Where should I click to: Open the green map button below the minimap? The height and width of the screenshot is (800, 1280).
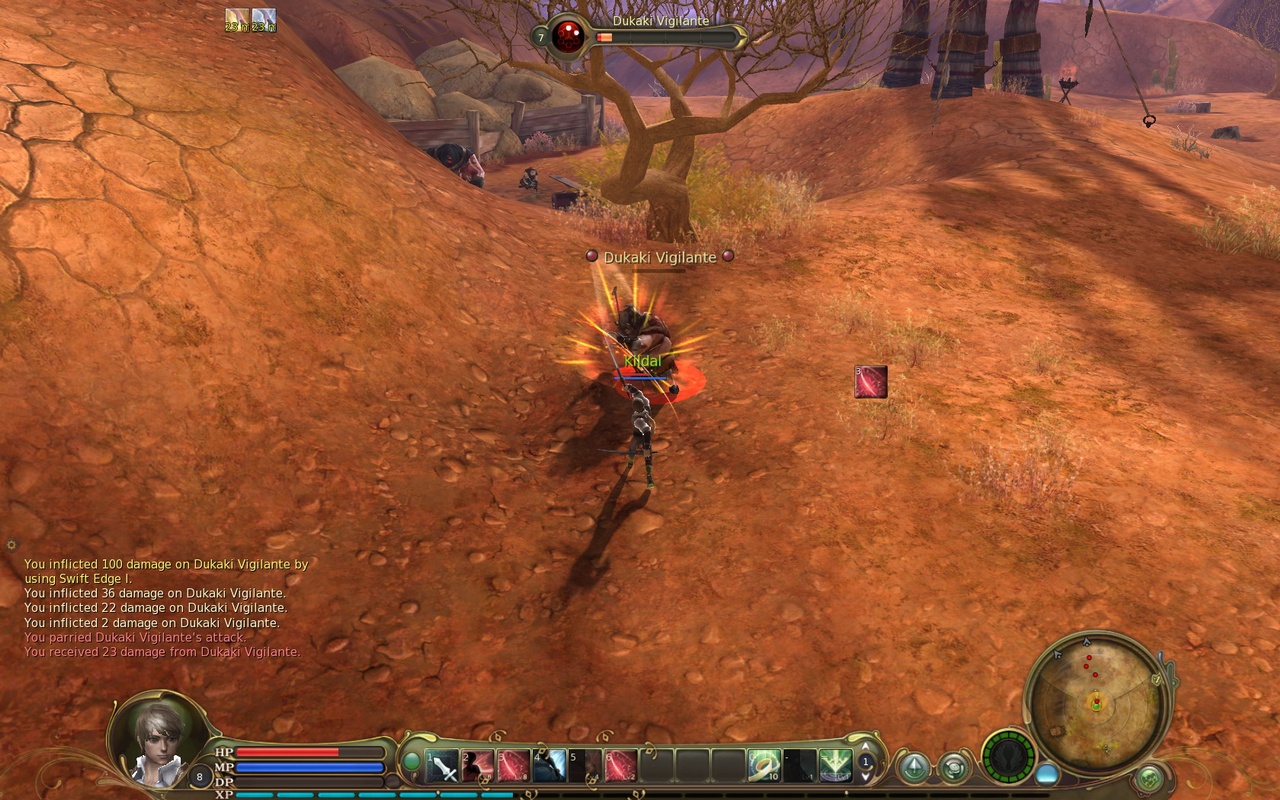[1149, 778]
